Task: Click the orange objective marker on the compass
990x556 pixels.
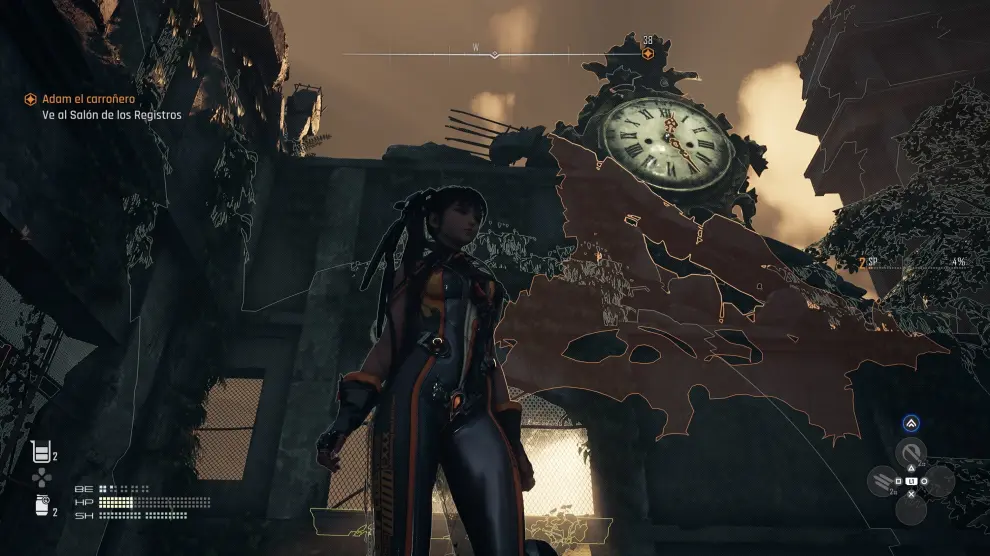Action: point(648,53)
